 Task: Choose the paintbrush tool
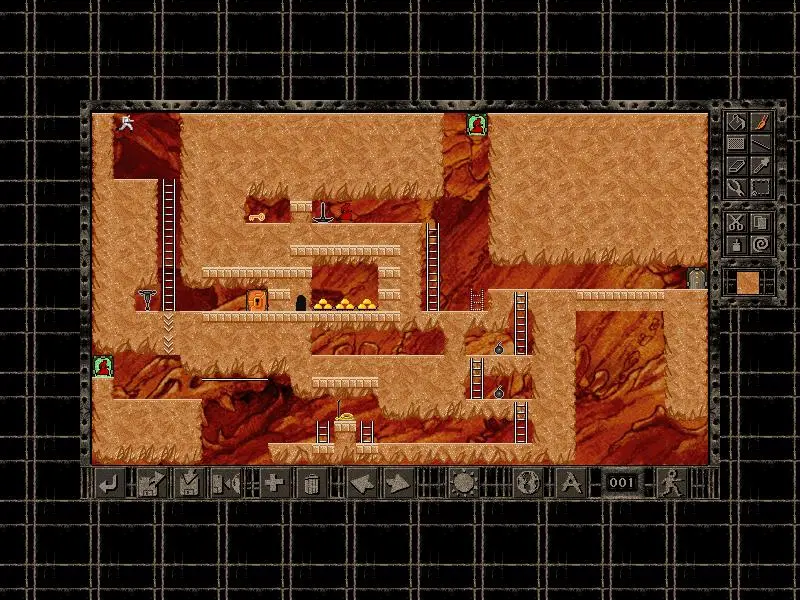pyautogui.click(x=761, y=121)
